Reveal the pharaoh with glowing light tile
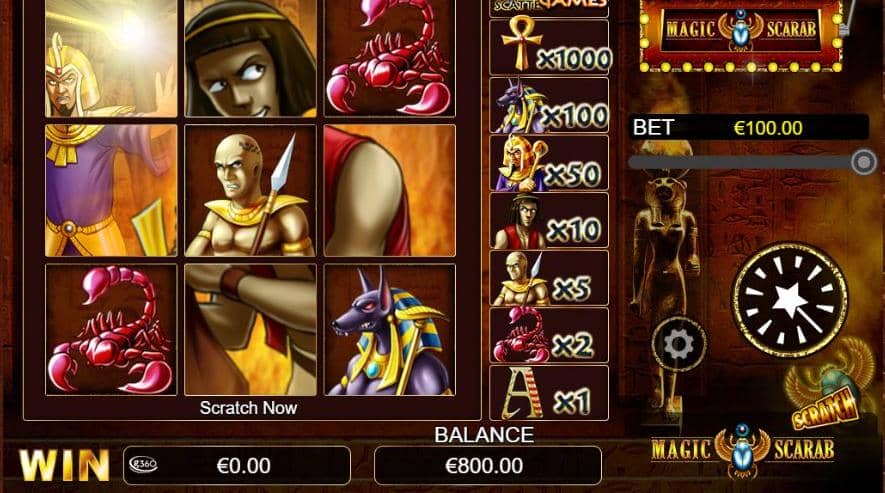Viewport: 885px width, 493px height. (110, 58)
